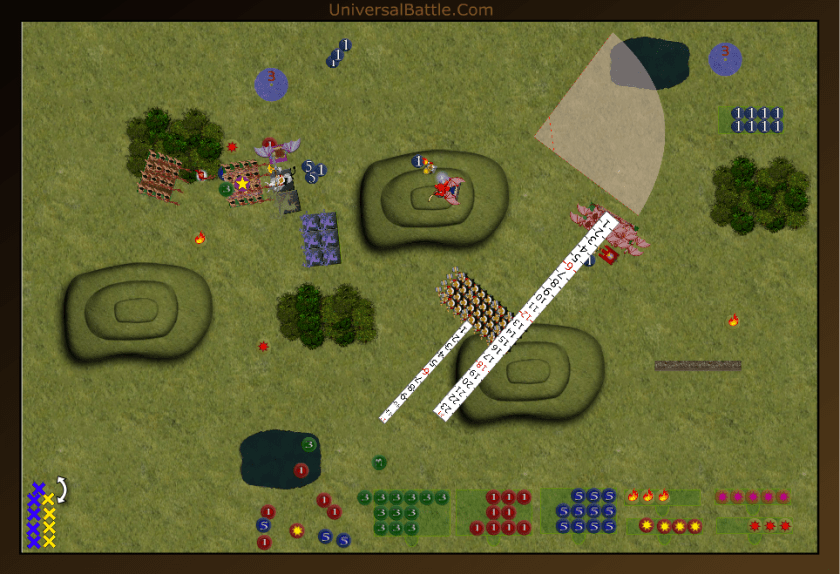Select the row of flame tokens
840x574 pixels.
[x=648, y=496]
